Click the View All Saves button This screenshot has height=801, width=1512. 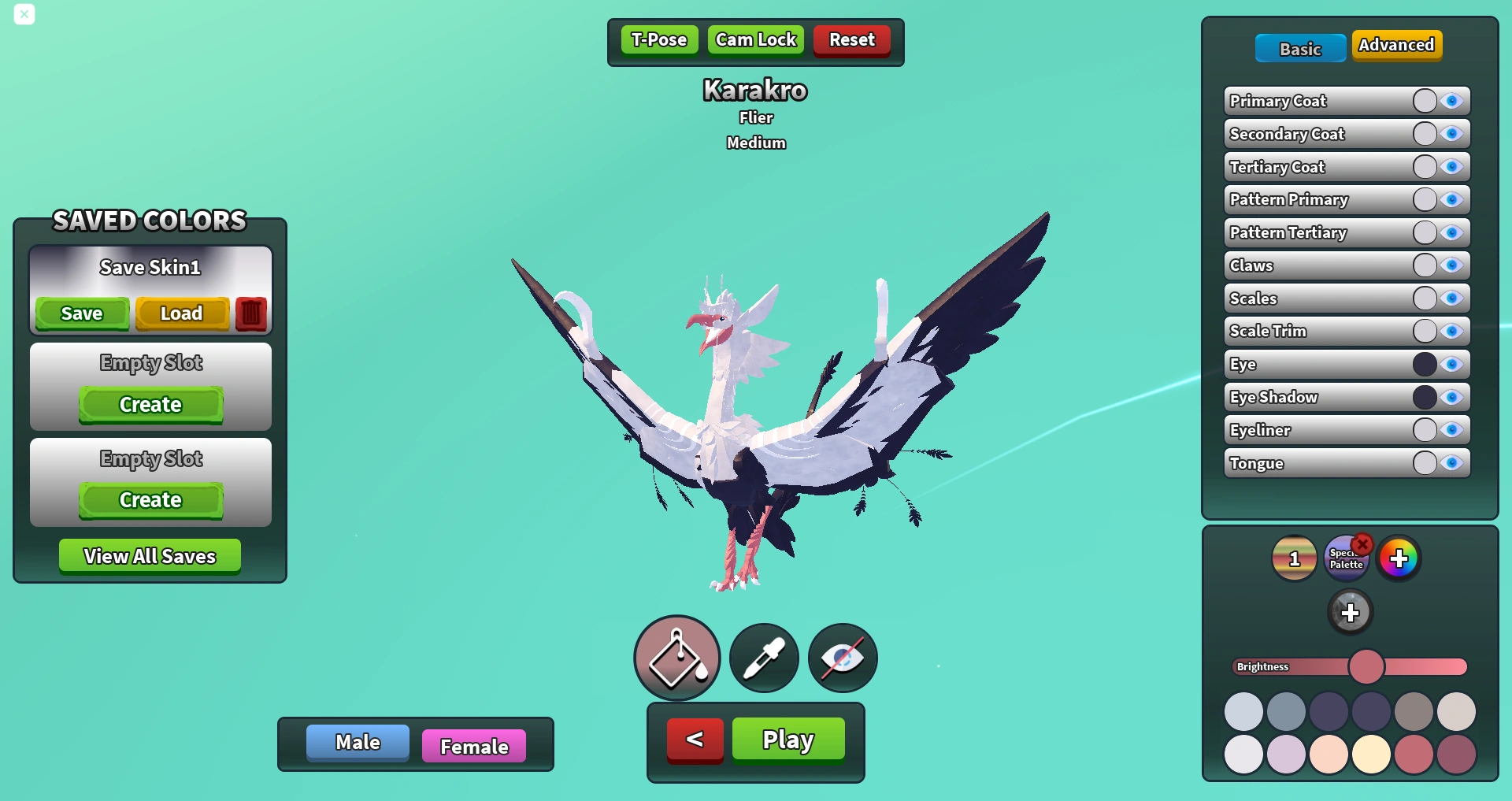pyautogui.click(x=149, y=555)
